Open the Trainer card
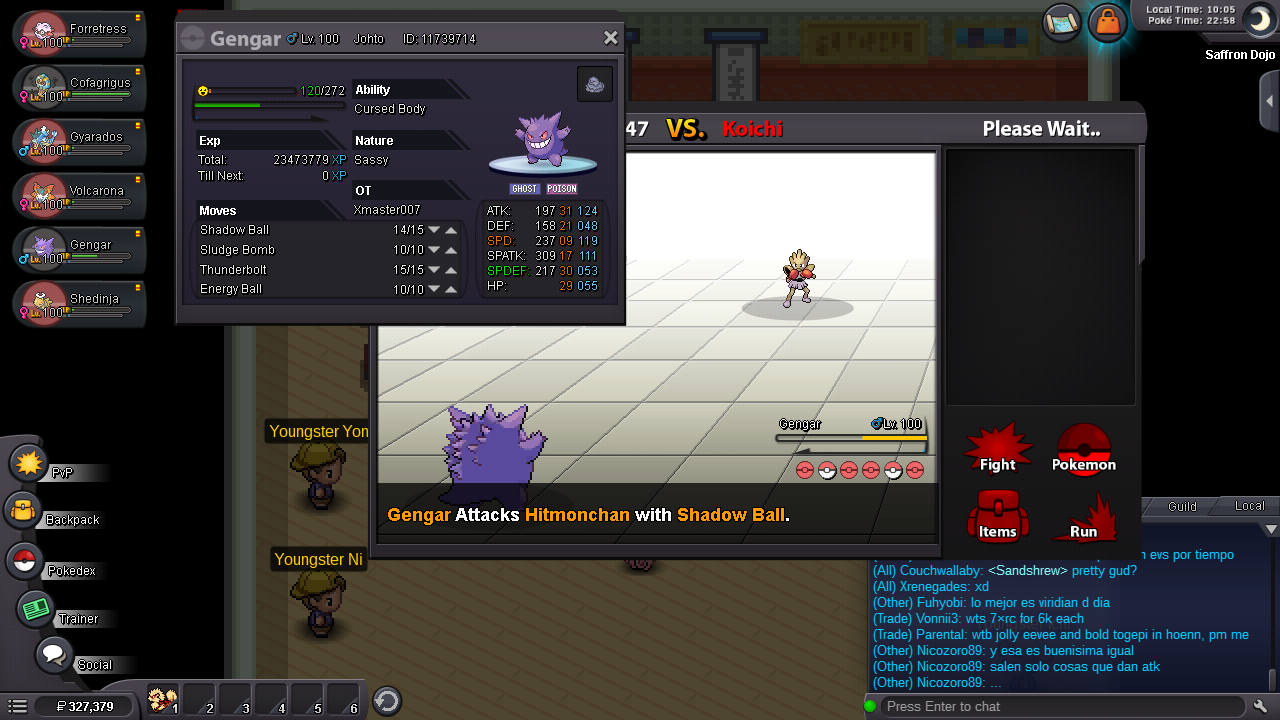The width and height of the screenshot is (1280, 720). coord(36,609)
